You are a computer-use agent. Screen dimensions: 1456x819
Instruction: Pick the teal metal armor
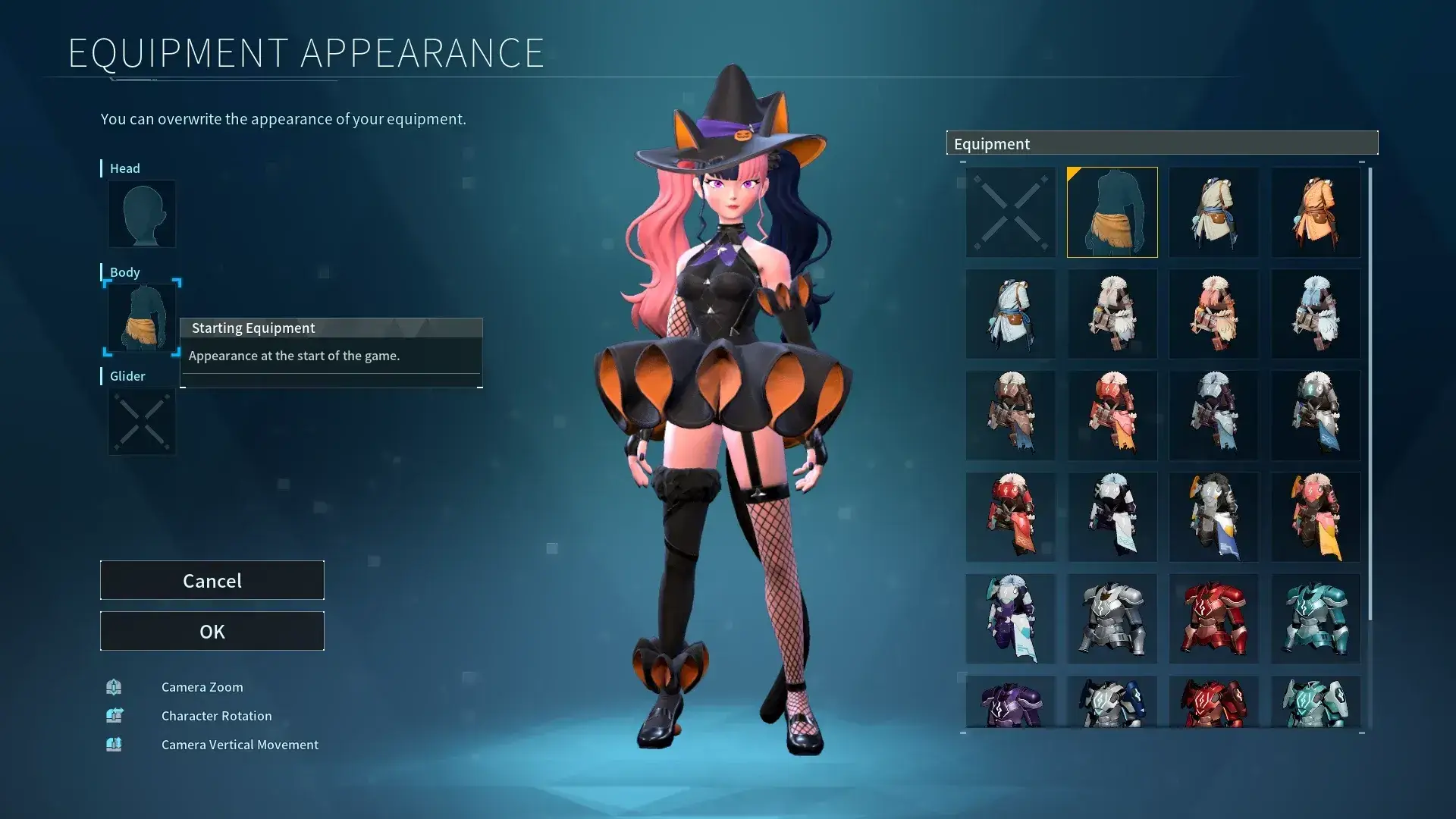coord(1316,619)
